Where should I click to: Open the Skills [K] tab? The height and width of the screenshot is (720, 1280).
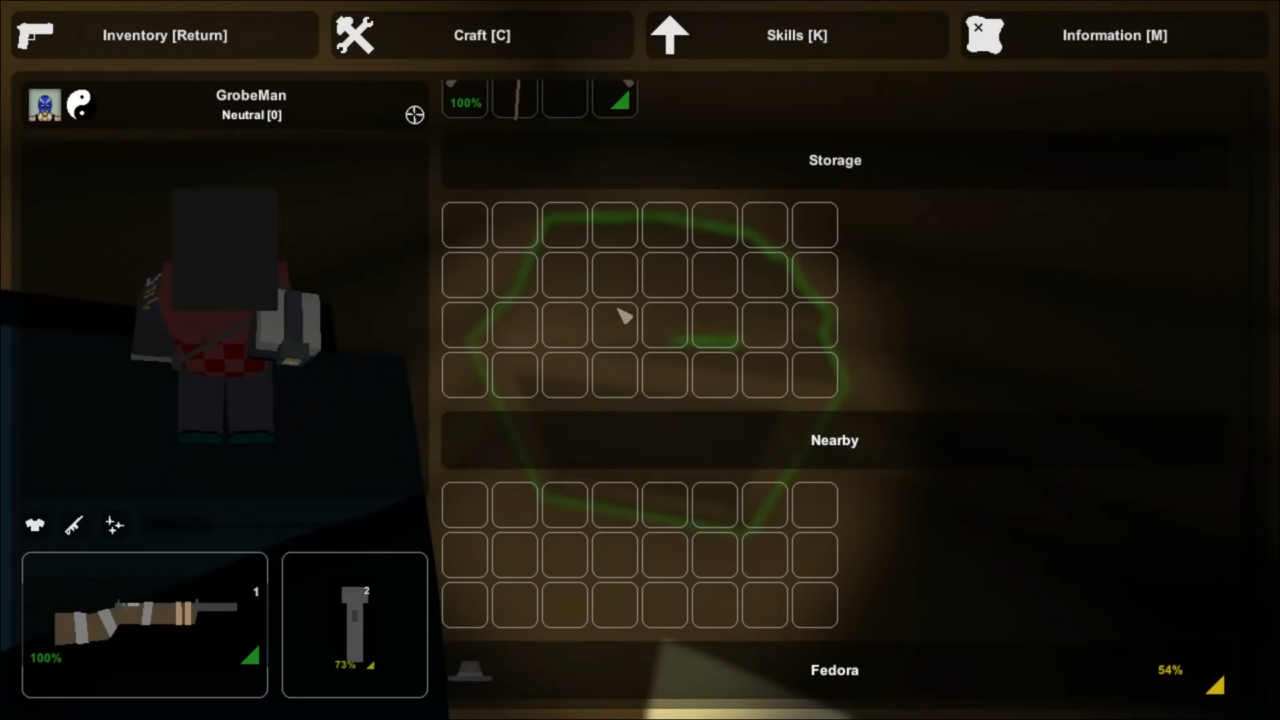pos(797,35)
